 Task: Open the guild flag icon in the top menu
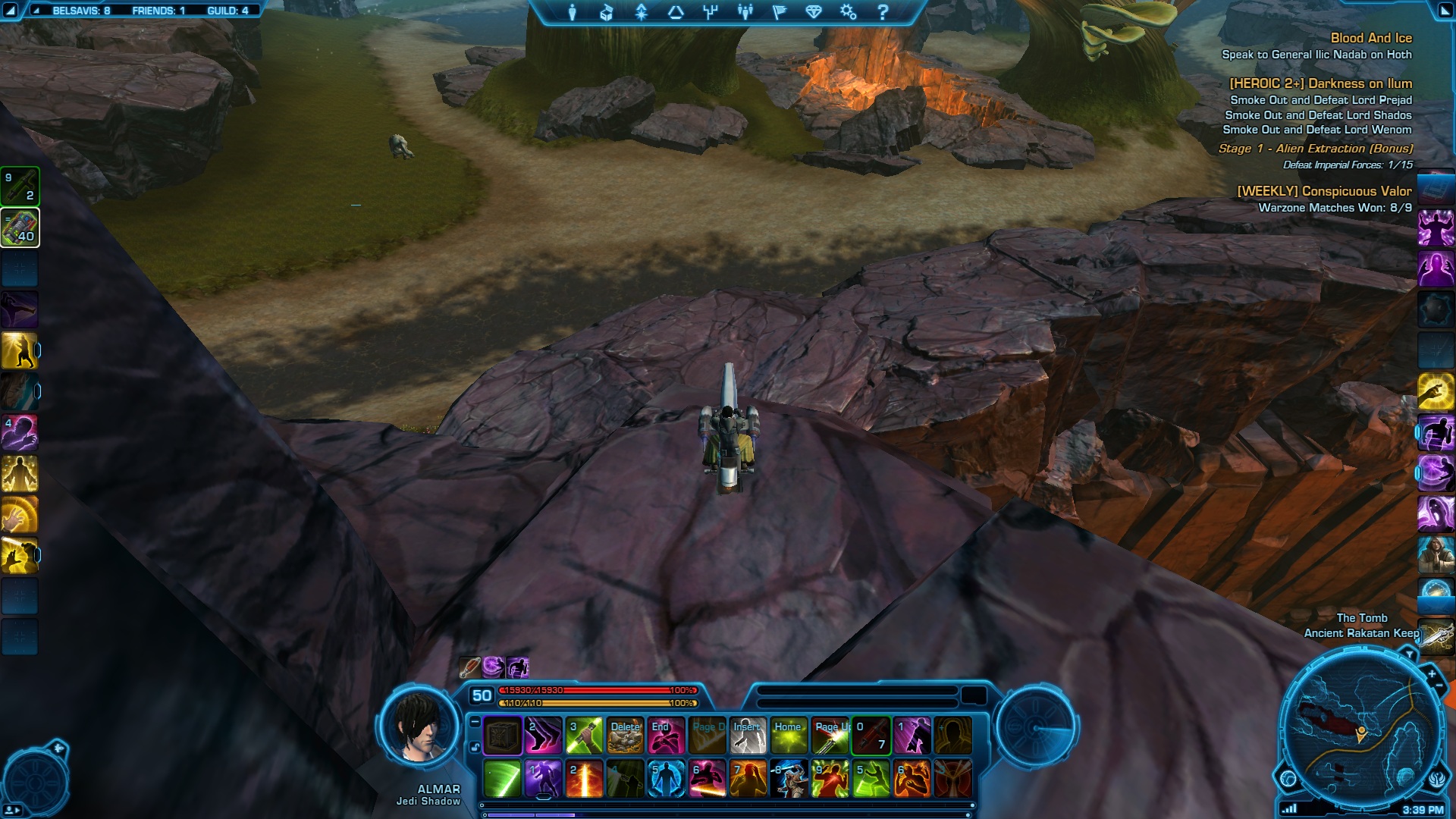779,12
